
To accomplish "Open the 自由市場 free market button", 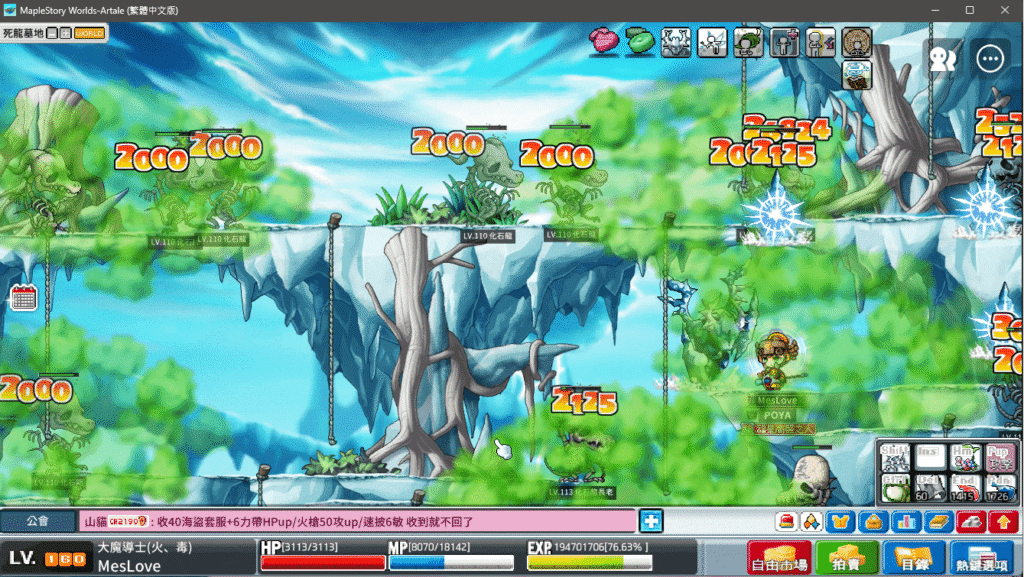I will 779,557.
